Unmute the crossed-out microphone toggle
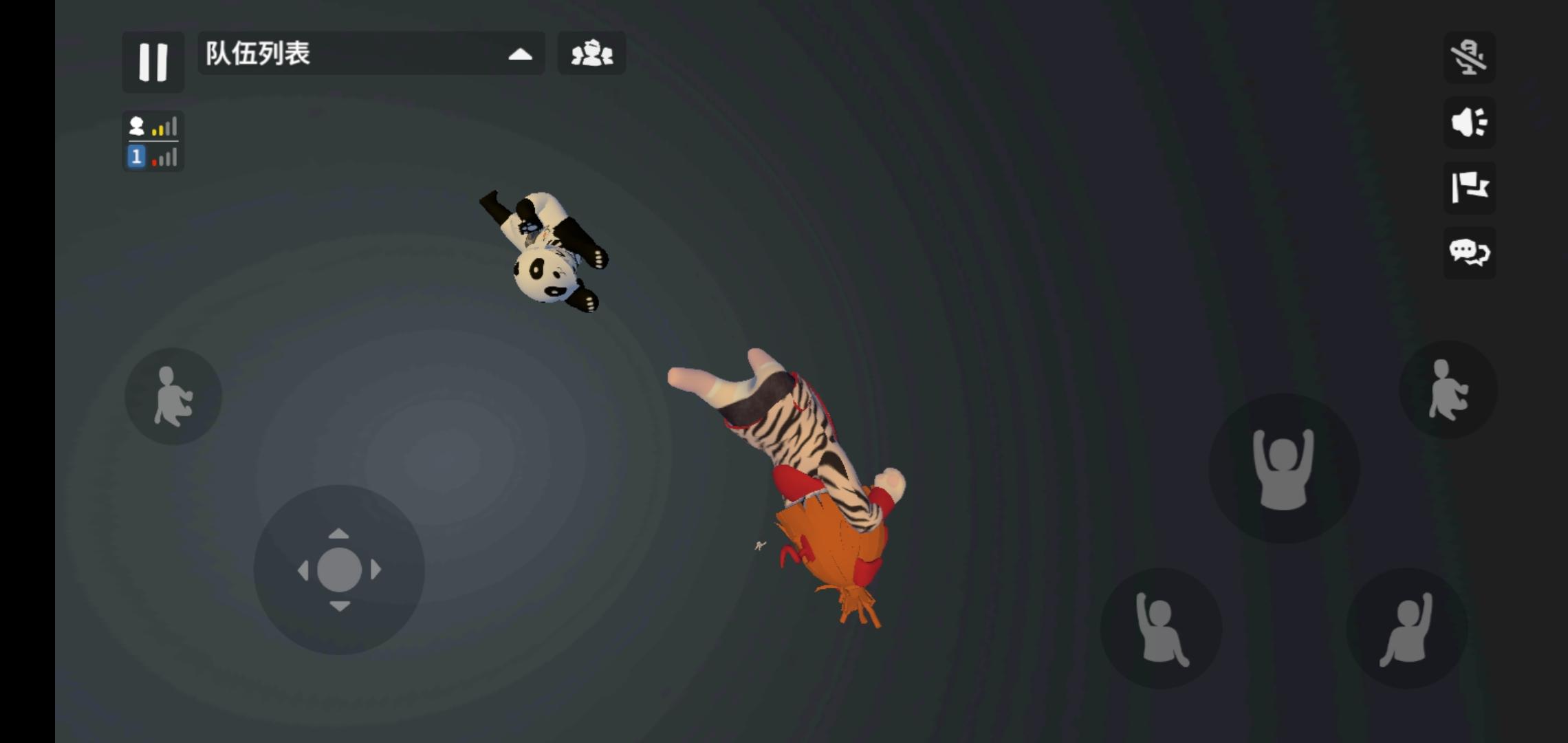The height and width of the screenshot is (743, 1568). 1470,58
